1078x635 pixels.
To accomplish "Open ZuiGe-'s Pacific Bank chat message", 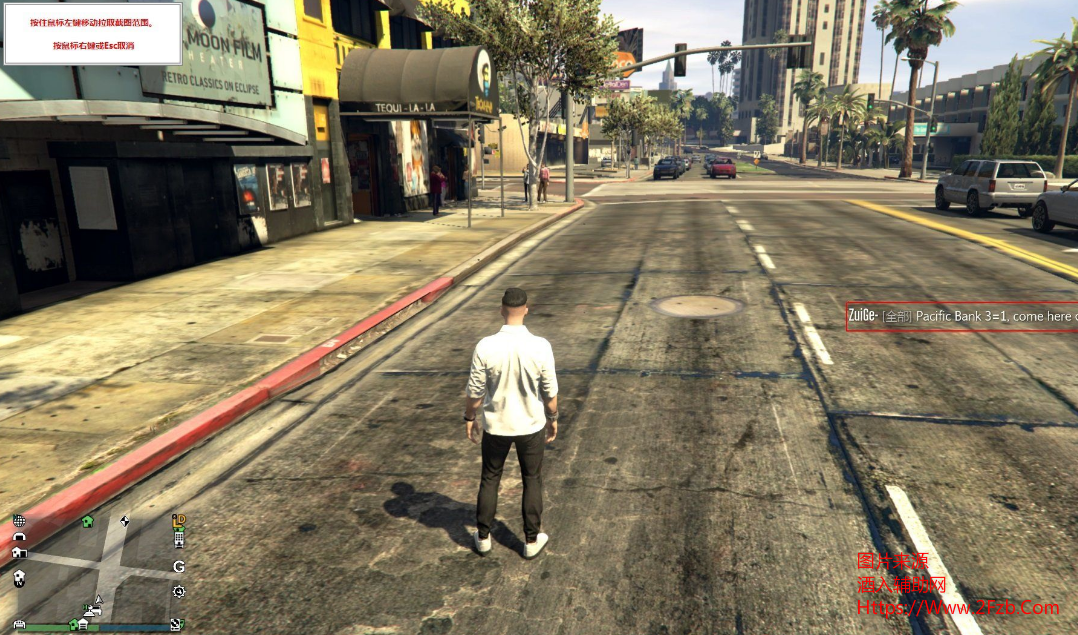I will (961, 316).
